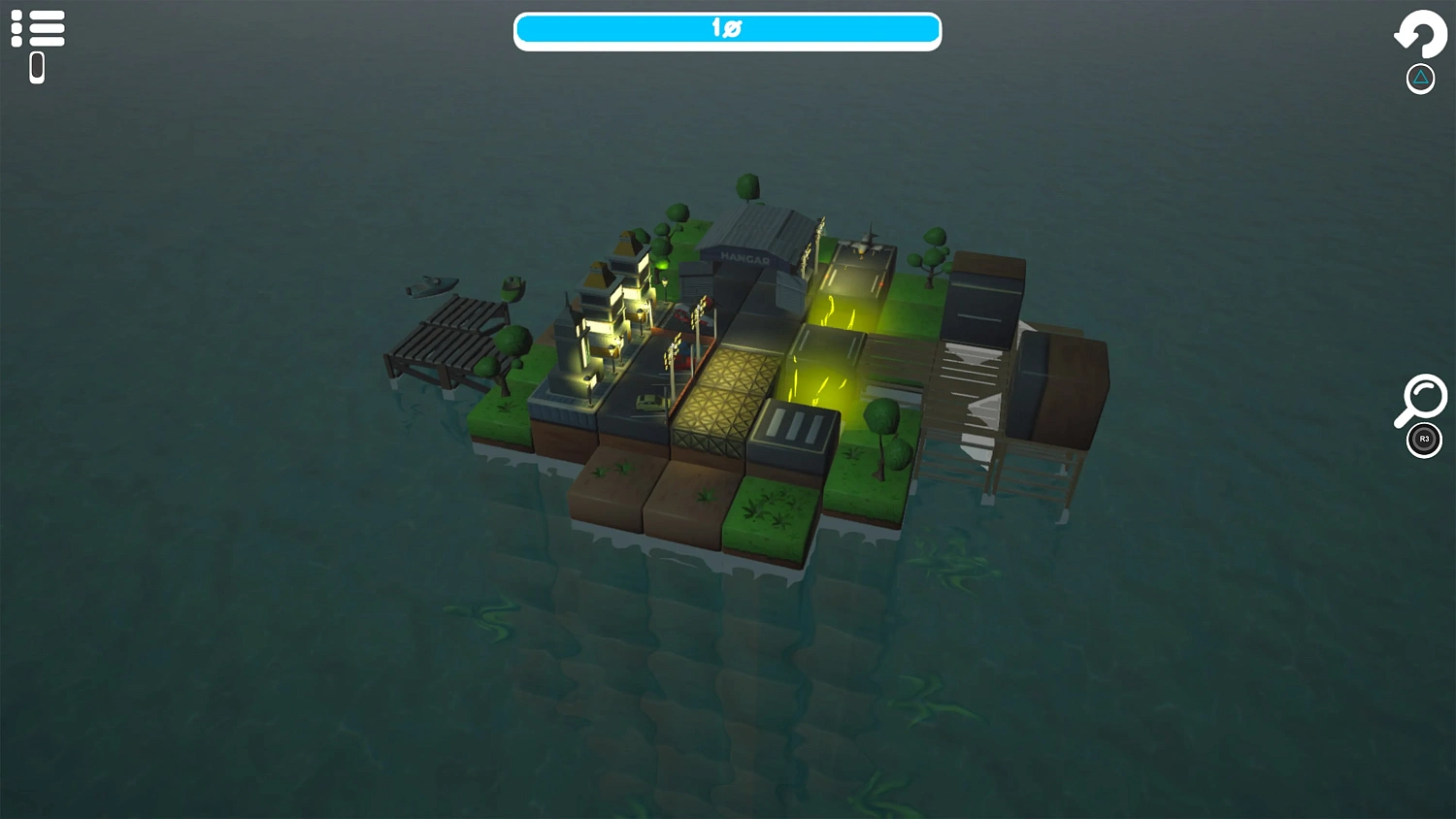
Task: Click the HANGAR label text
Action: [x=745, y=257]
